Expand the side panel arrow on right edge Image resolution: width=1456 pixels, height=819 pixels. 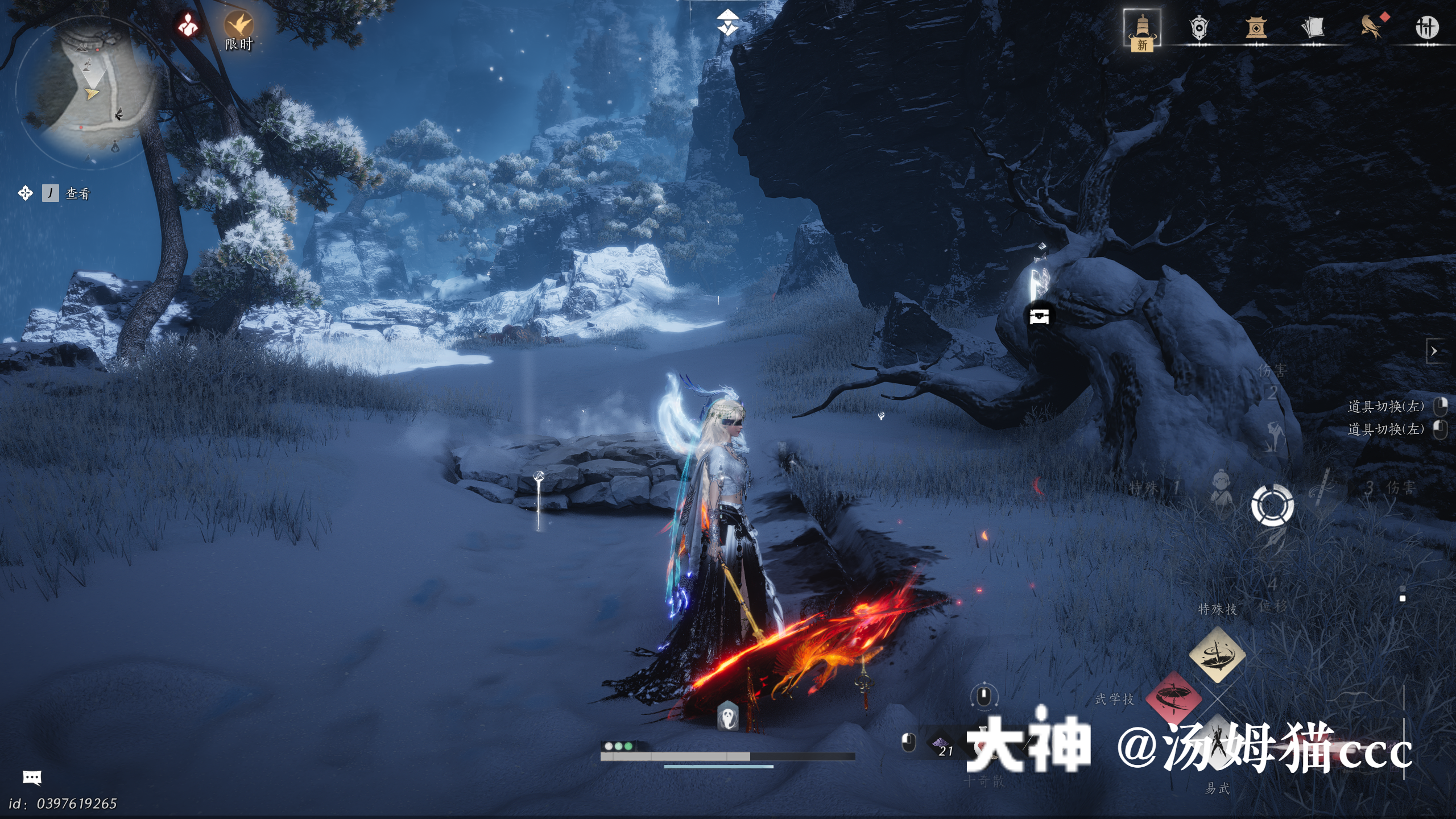(x=1434, y=351)
